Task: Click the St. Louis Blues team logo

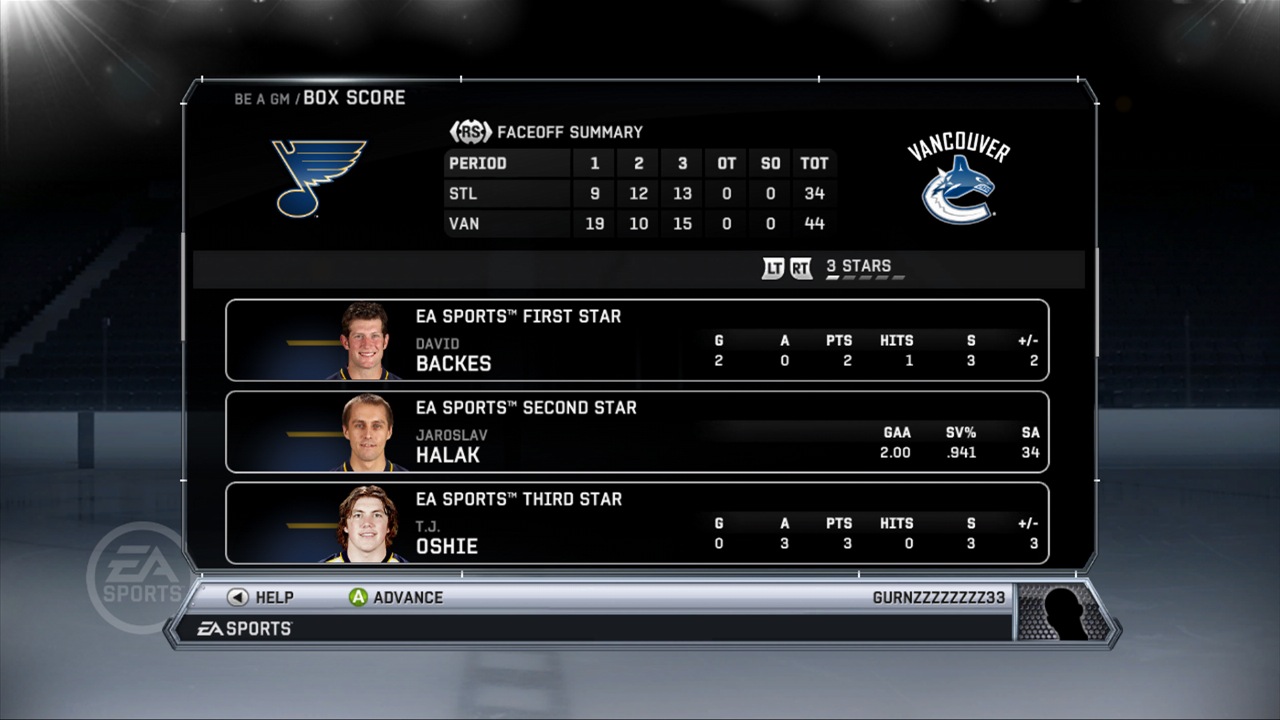Action: [318, 180]
